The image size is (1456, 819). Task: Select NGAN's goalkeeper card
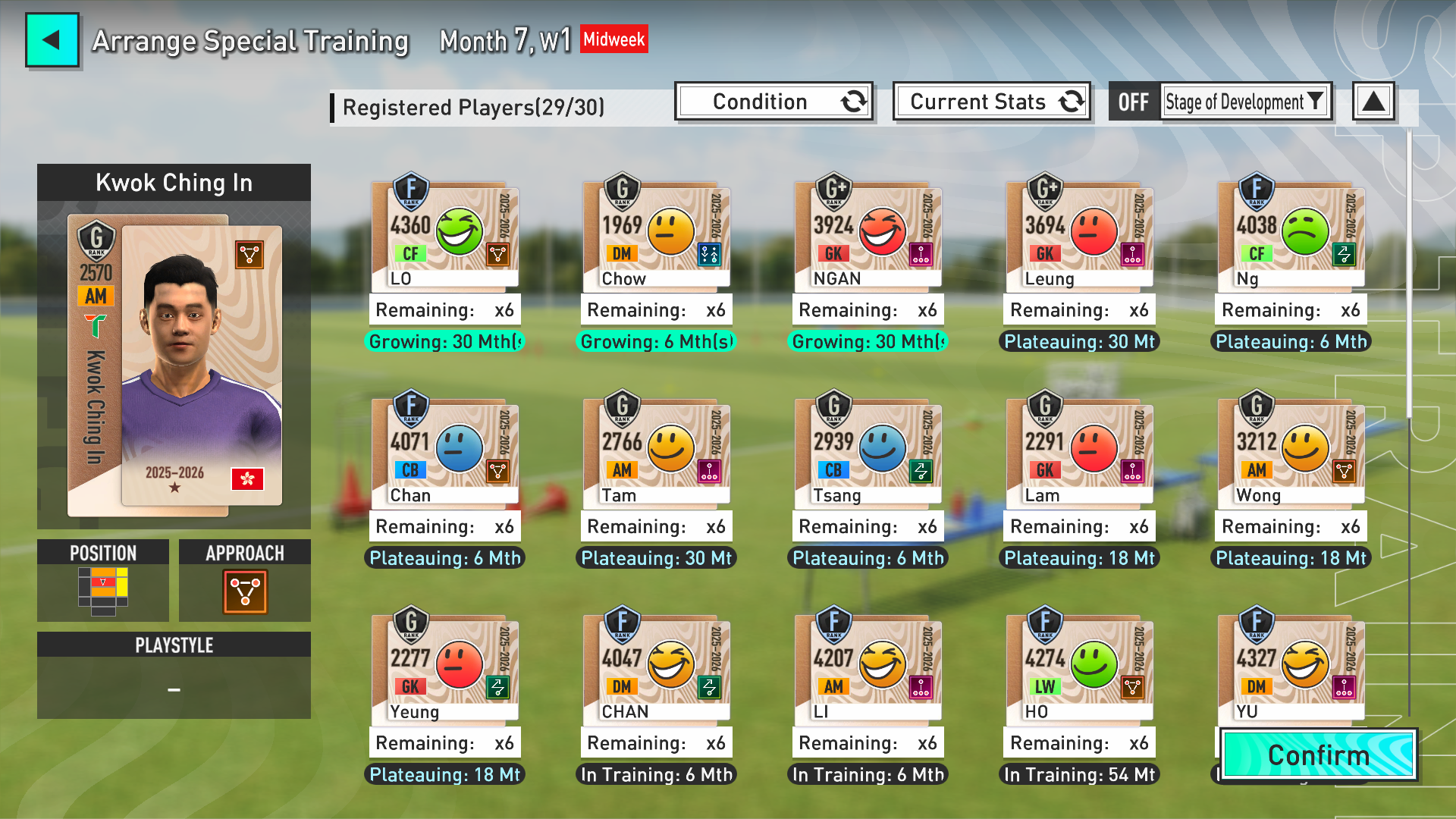click(x=868, y=237)
